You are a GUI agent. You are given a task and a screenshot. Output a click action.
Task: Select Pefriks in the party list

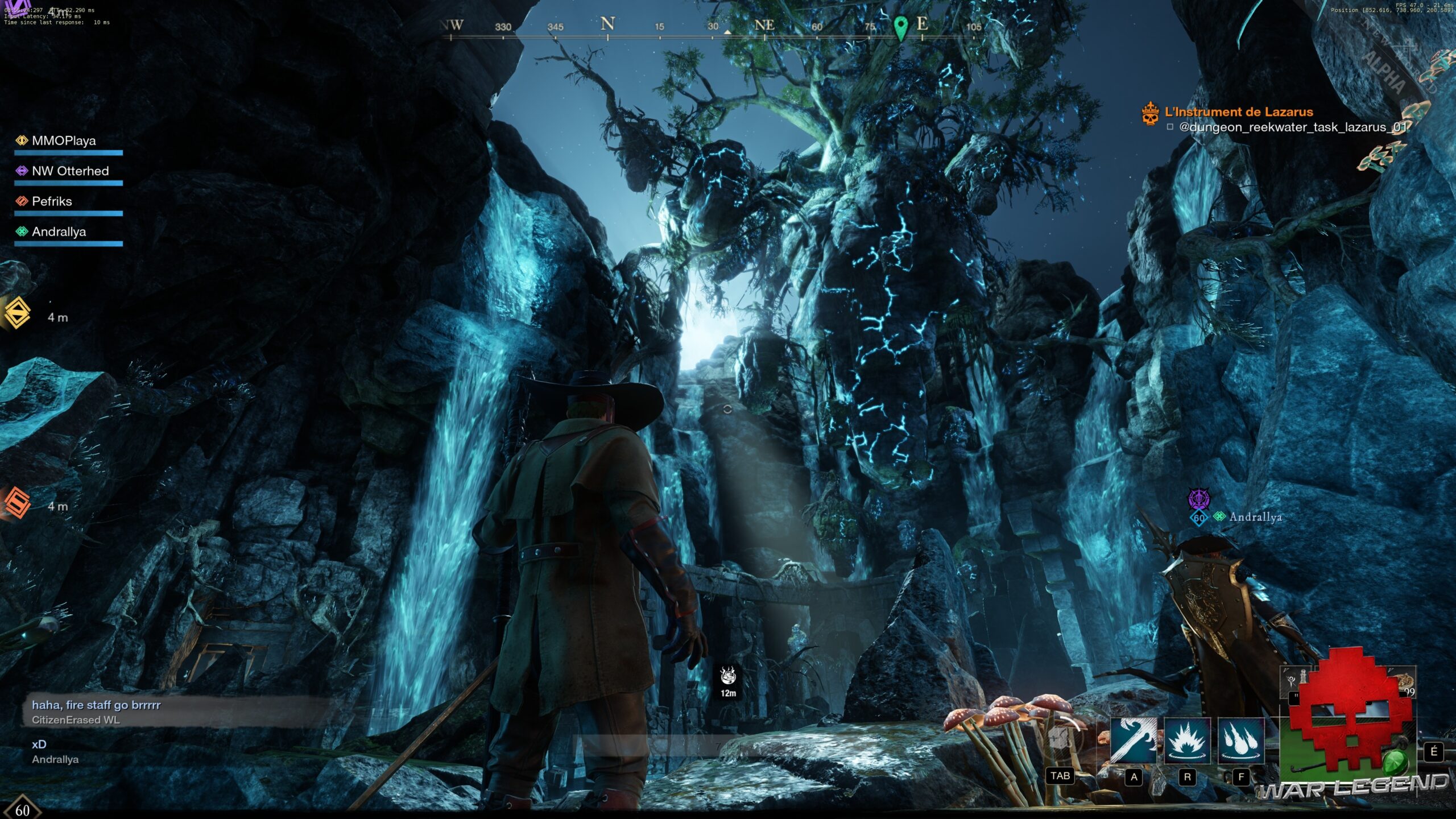[51, 201]
